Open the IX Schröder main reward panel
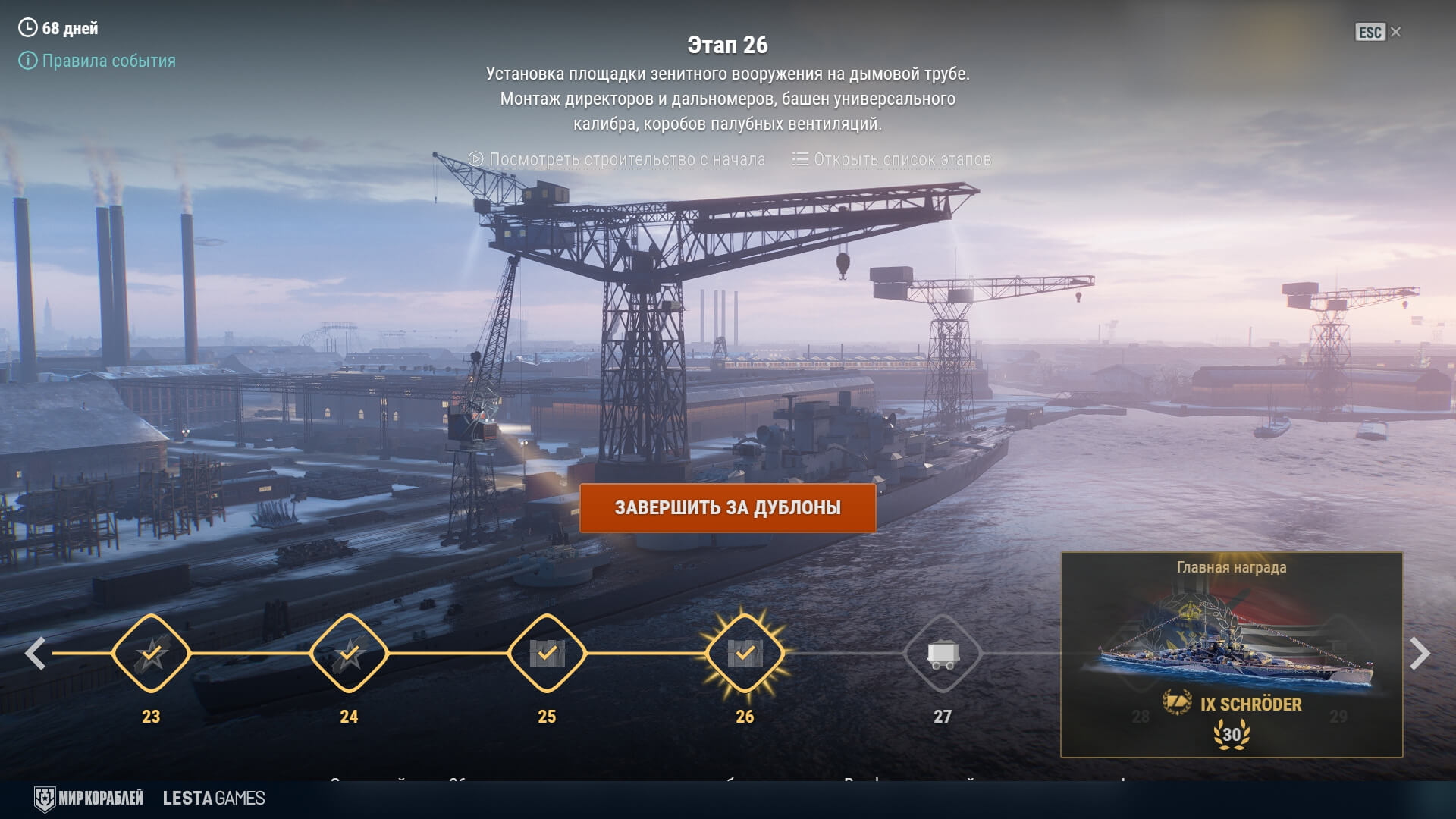 coord(1231,654)
